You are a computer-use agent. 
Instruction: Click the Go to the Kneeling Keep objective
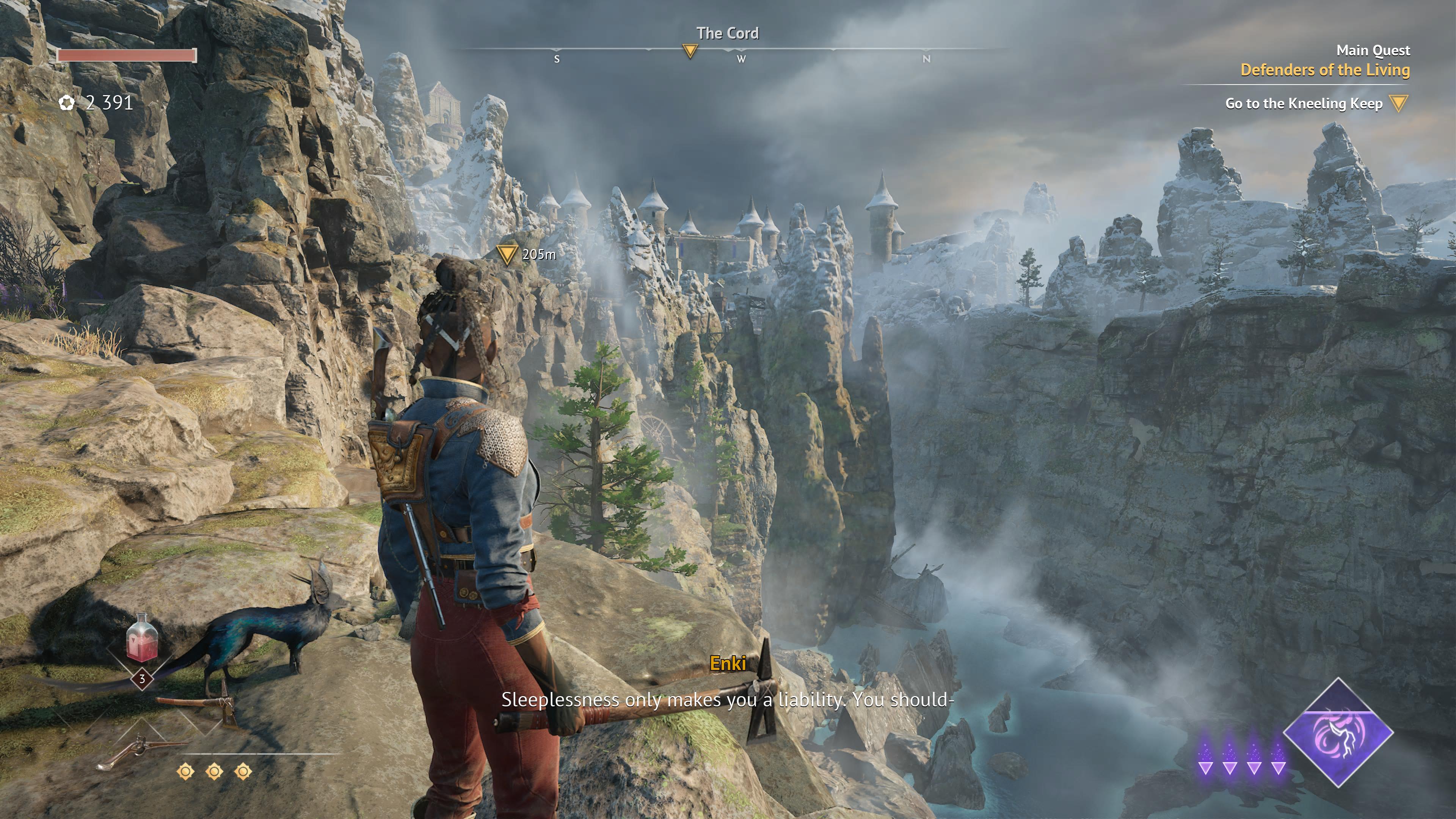[1304, 104]
